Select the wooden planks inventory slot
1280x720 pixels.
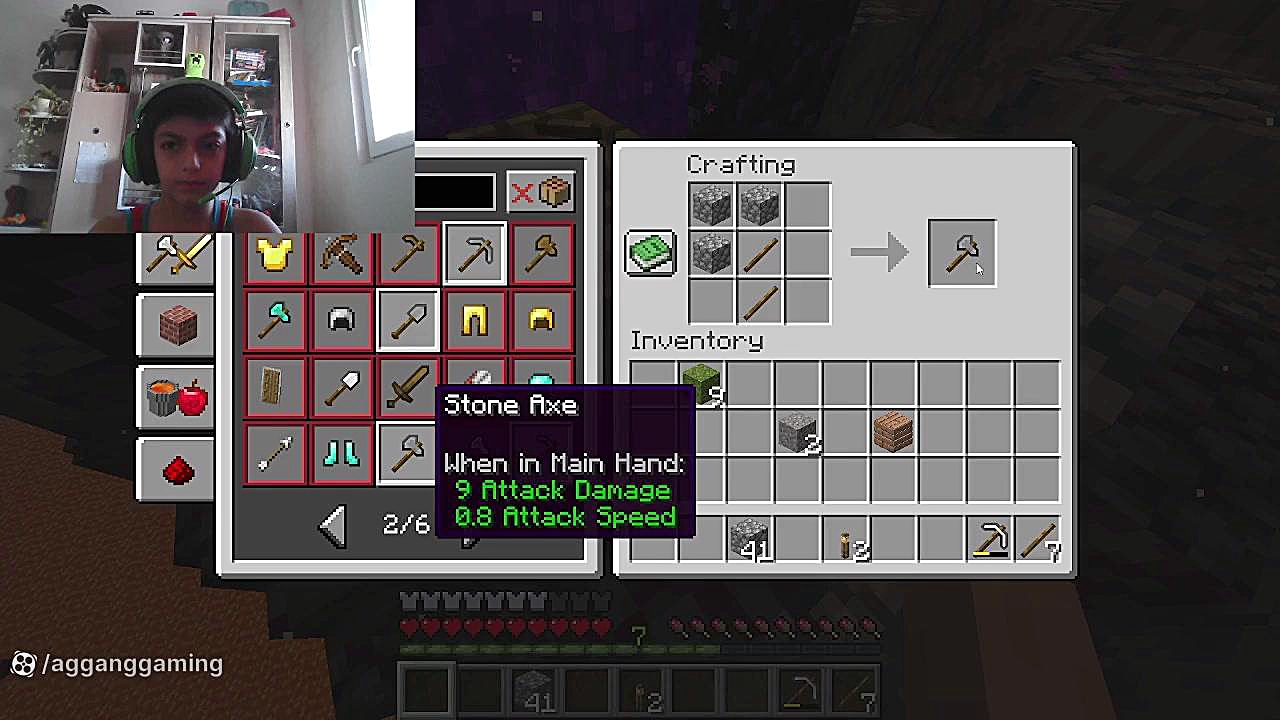pos(892,433)
